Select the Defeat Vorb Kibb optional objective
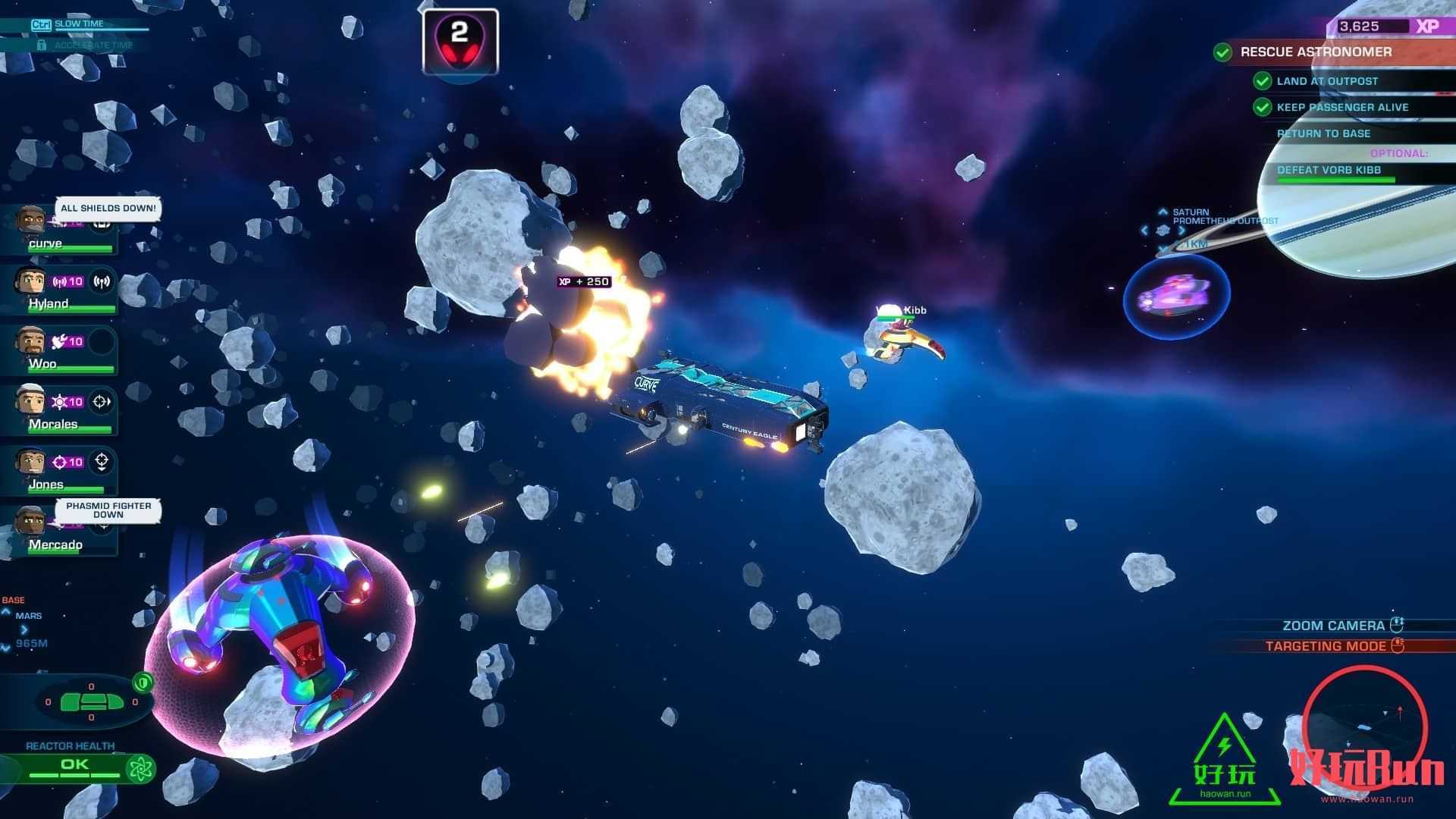Screen dimensions: 1456x819 (x=1329, y=171)
